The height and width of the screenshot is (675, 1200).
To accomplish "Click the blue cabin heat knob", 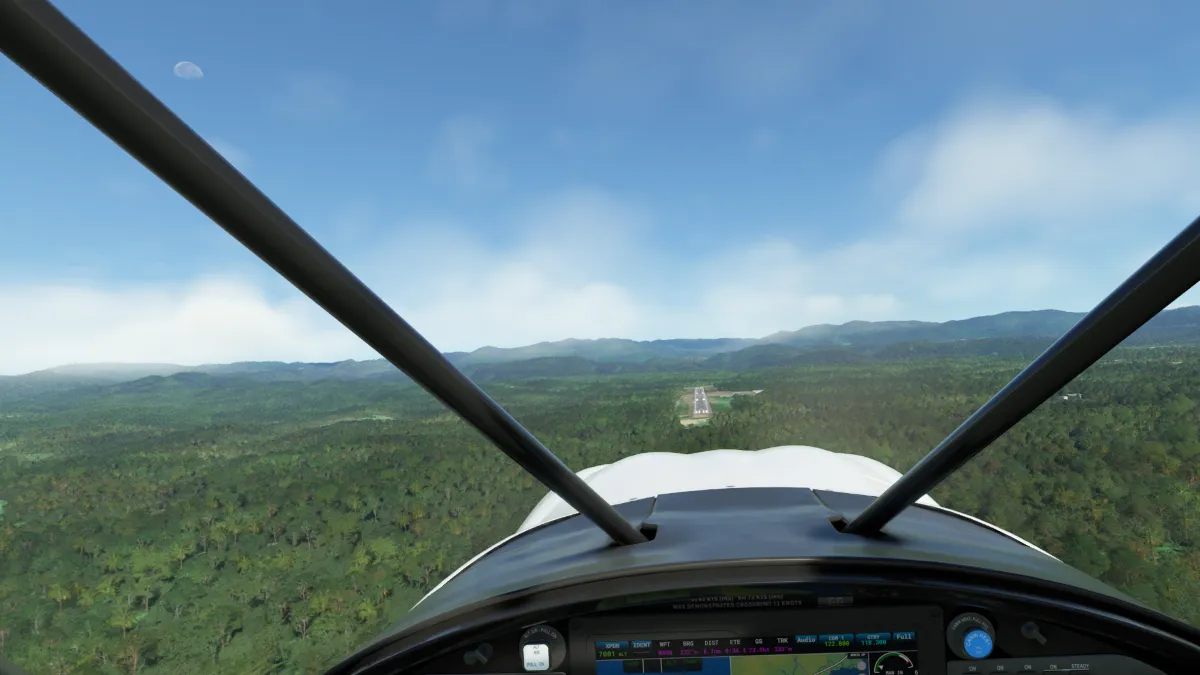I will [977, 643].
